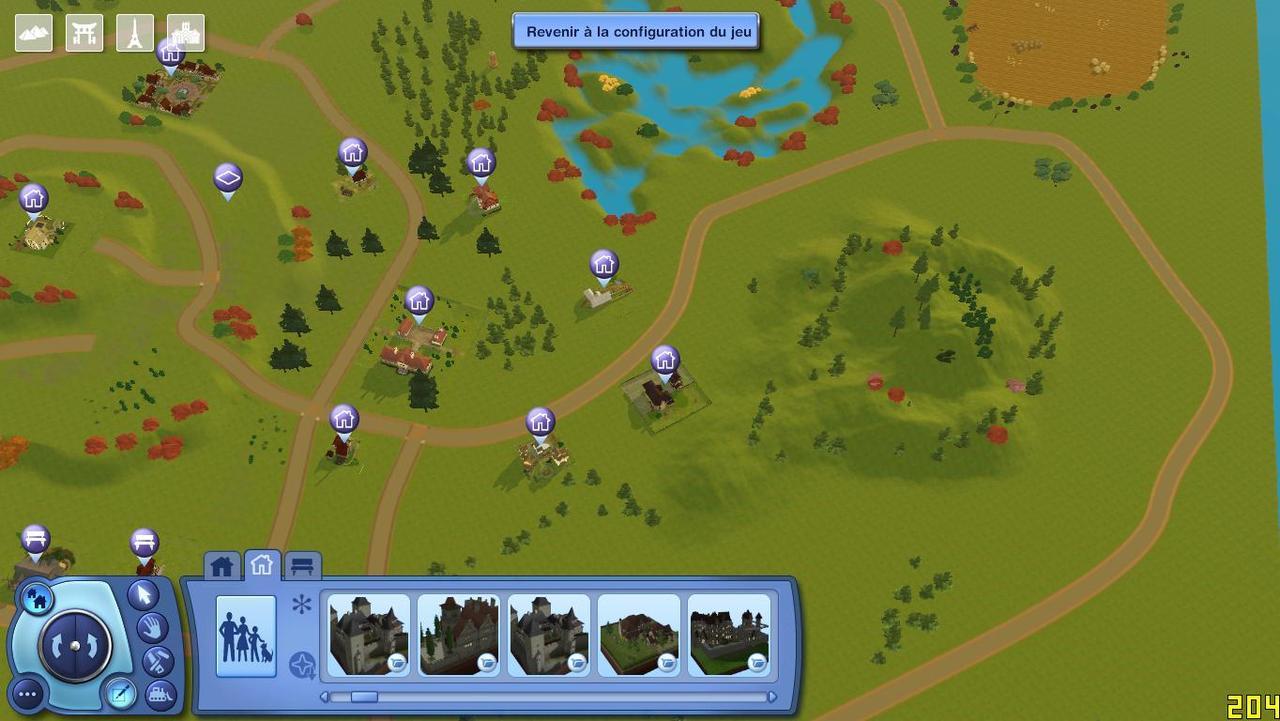Click the right arrow of the lot scrollbar
This screenshot has height=721, width=1280.
coord(771,697)
